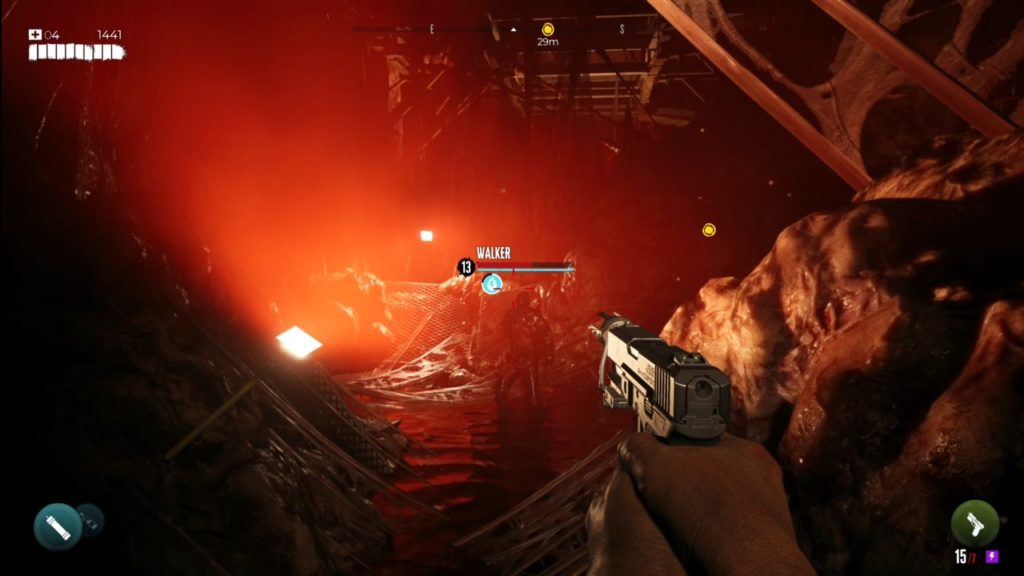
Task: Select the yellow objective waypoint in the scene
Action: (709, 230)
